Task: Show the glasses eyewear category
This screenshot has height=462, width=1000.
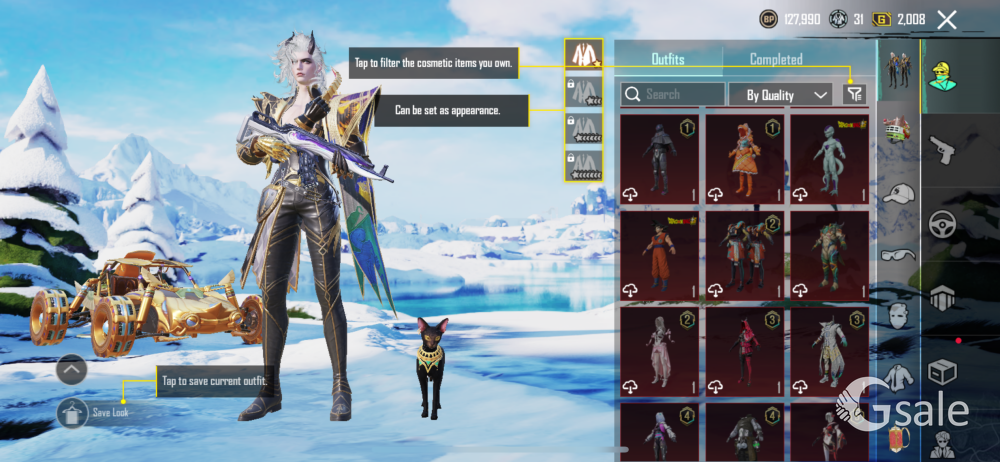Action: coord(899,255)
